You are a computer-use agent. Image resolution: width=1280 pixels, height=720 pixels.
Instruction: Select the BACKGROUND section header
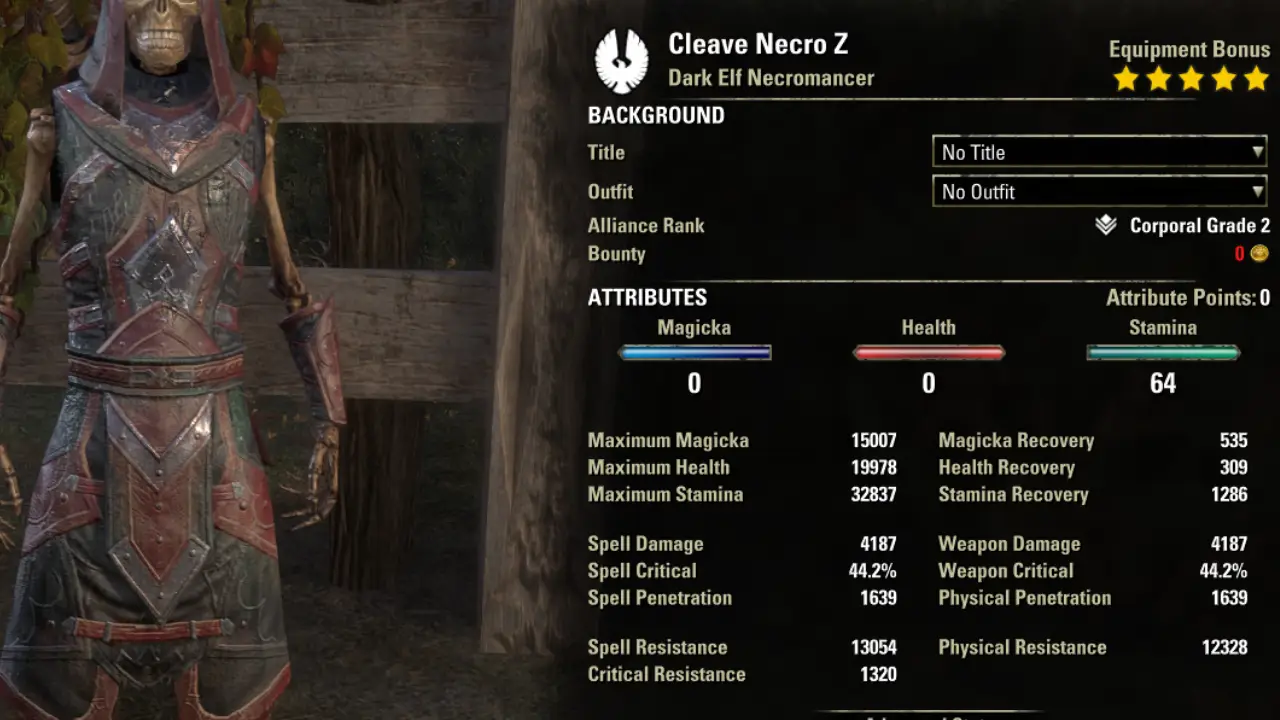coord(655,115)
